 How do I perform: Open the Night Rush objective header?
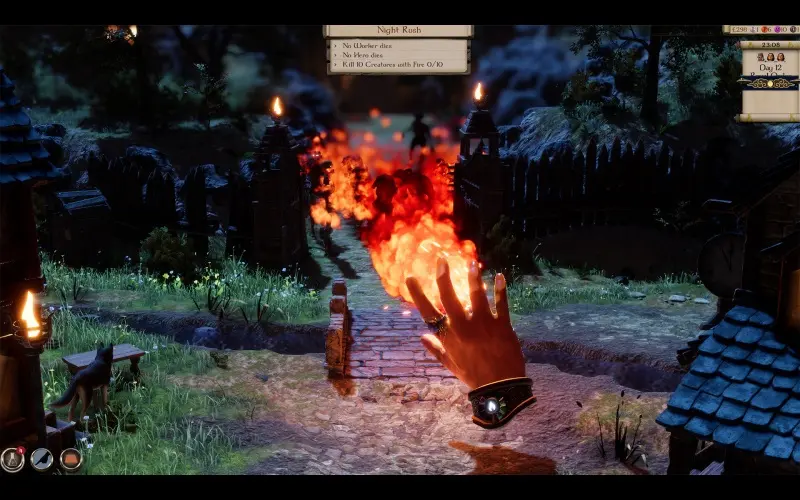point(398,31)
